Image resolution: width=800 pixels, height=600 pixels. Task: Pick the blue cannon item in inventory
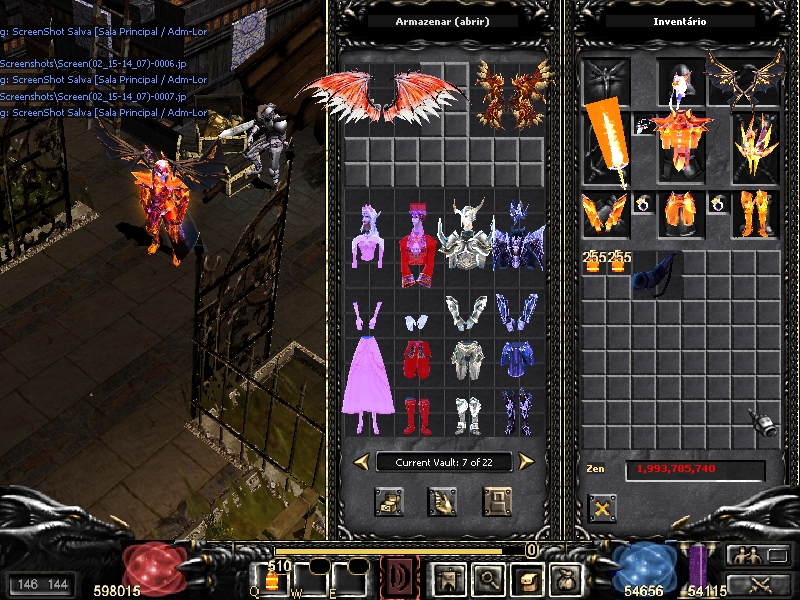653,271
